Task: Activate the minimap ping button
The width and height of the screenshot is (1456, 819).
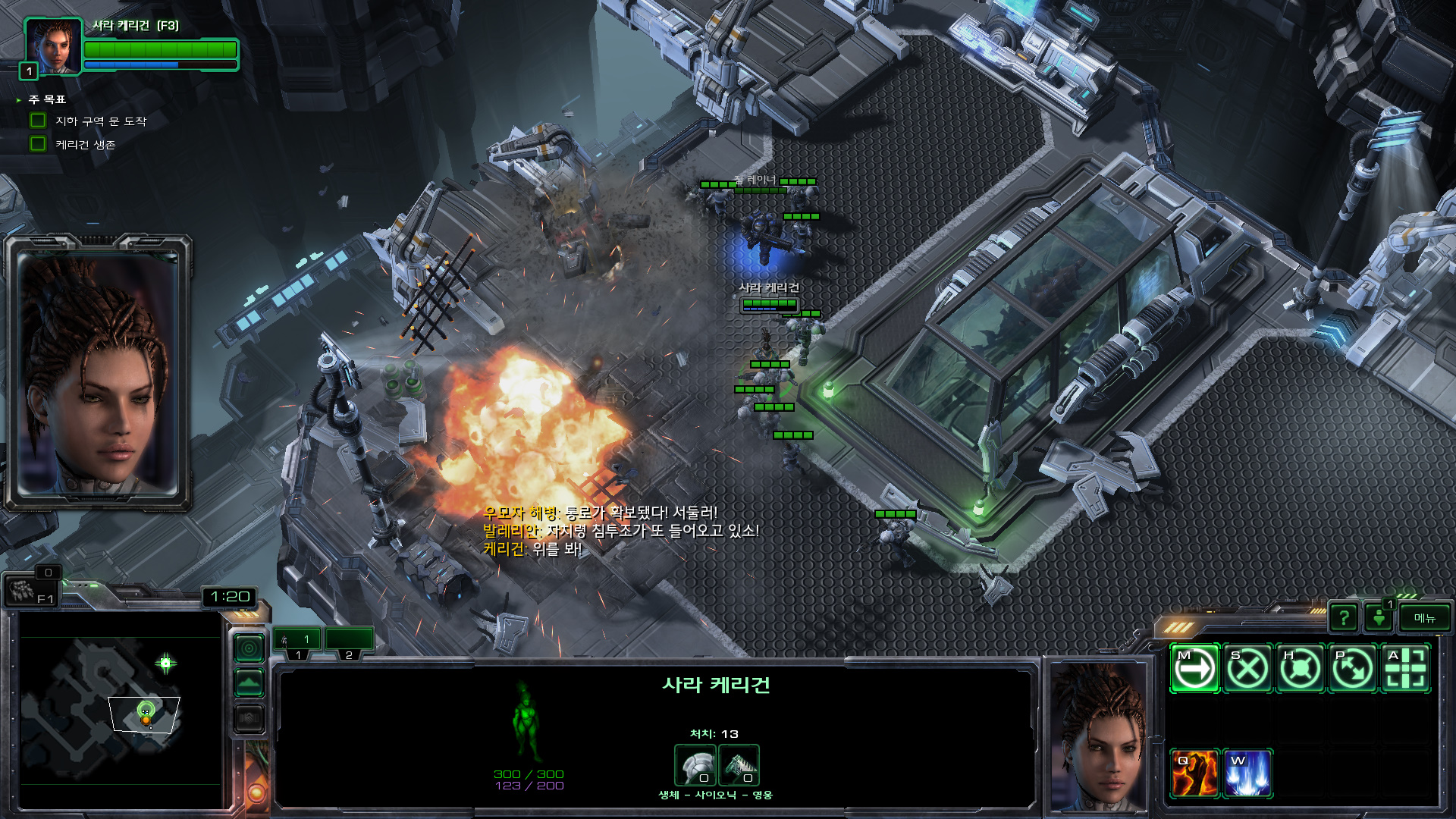Action: click(x=249, y=648)
